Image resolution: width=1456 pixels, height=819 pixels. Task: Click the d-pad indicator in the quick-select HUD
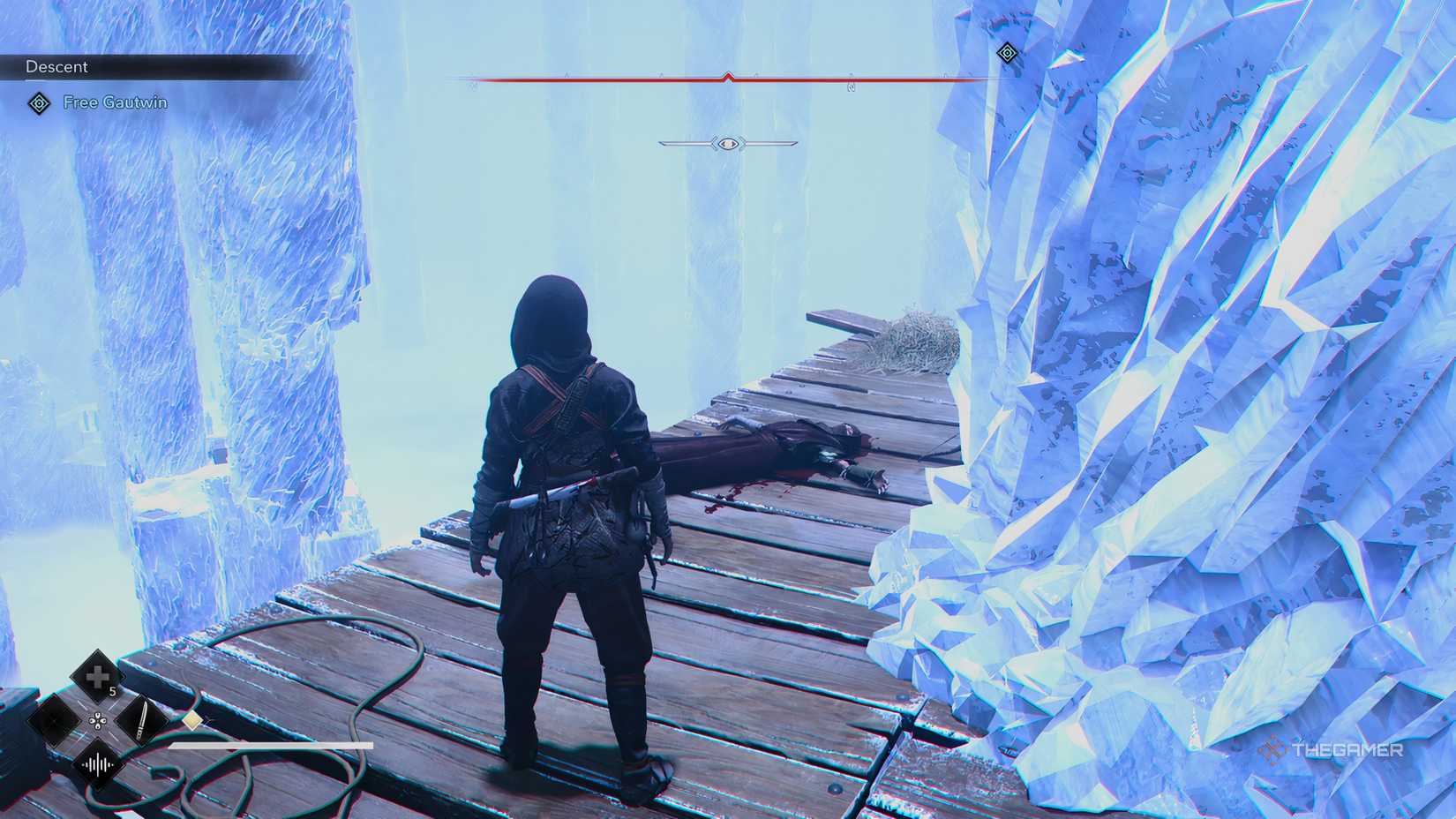[98, 721]
